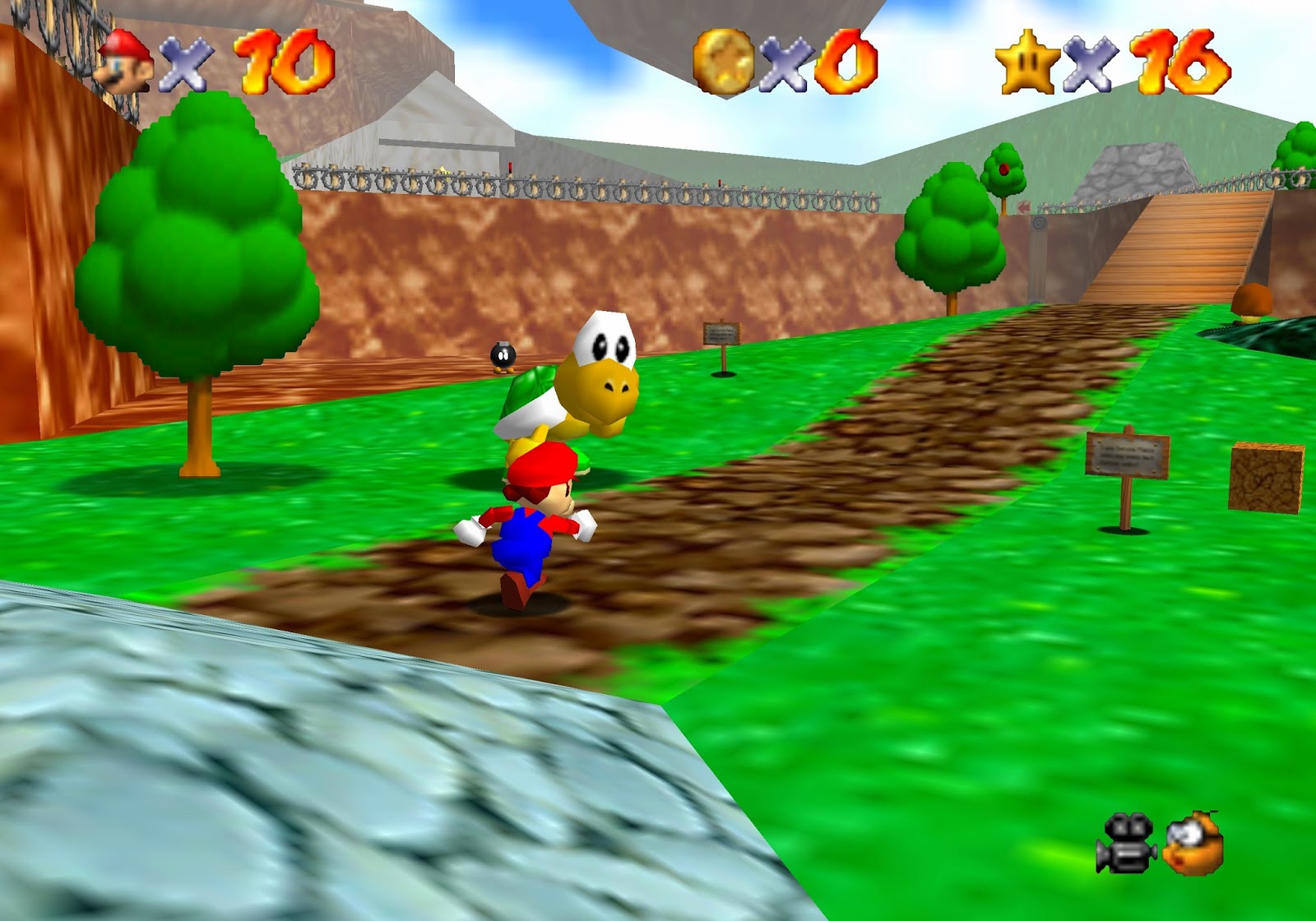Click the red arrow sign on the gate
The width and height of the screenshot is (1316, 921).
point(1025,207)
